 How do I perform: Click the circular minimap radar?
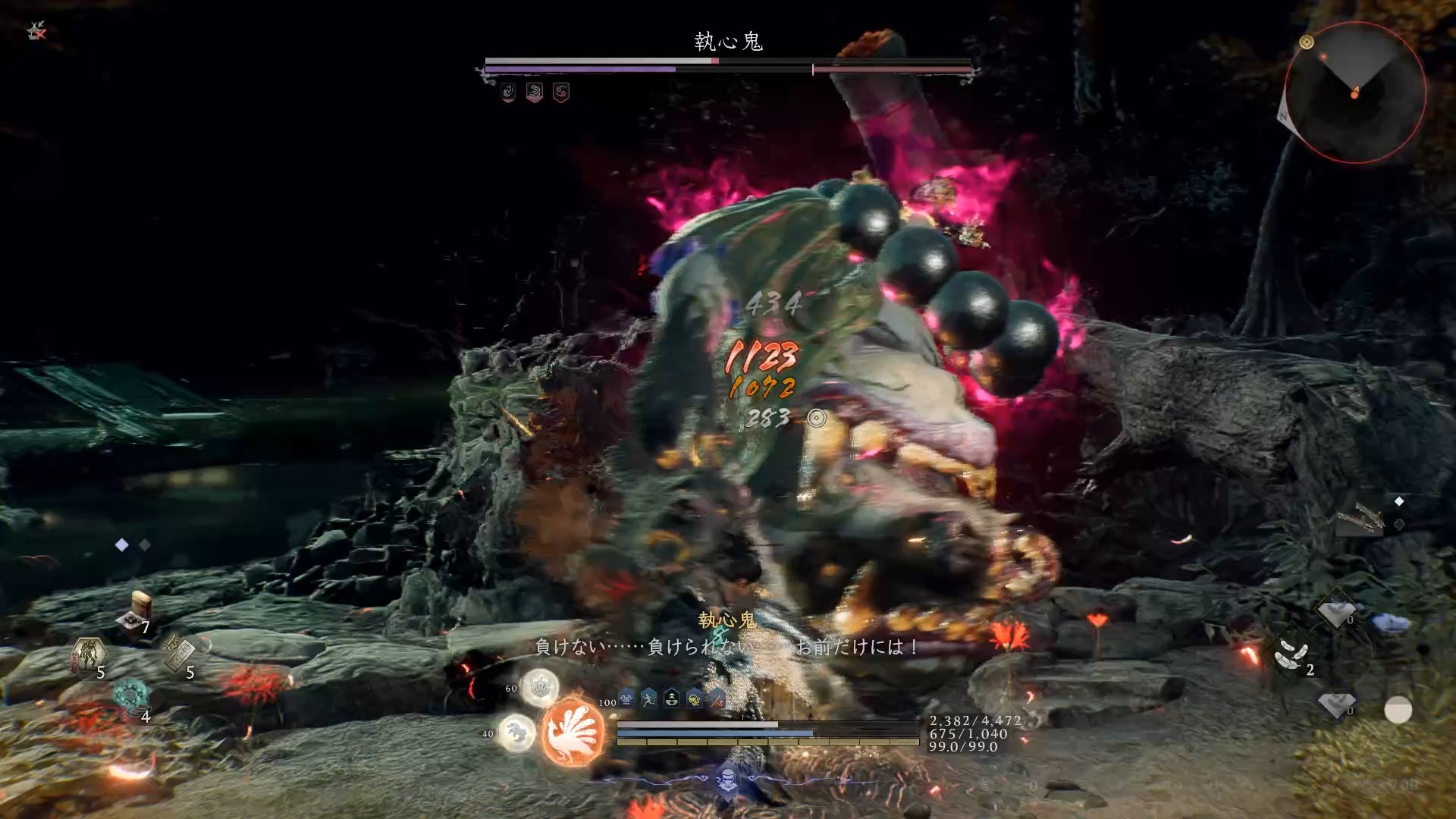tap(1355, 92)
